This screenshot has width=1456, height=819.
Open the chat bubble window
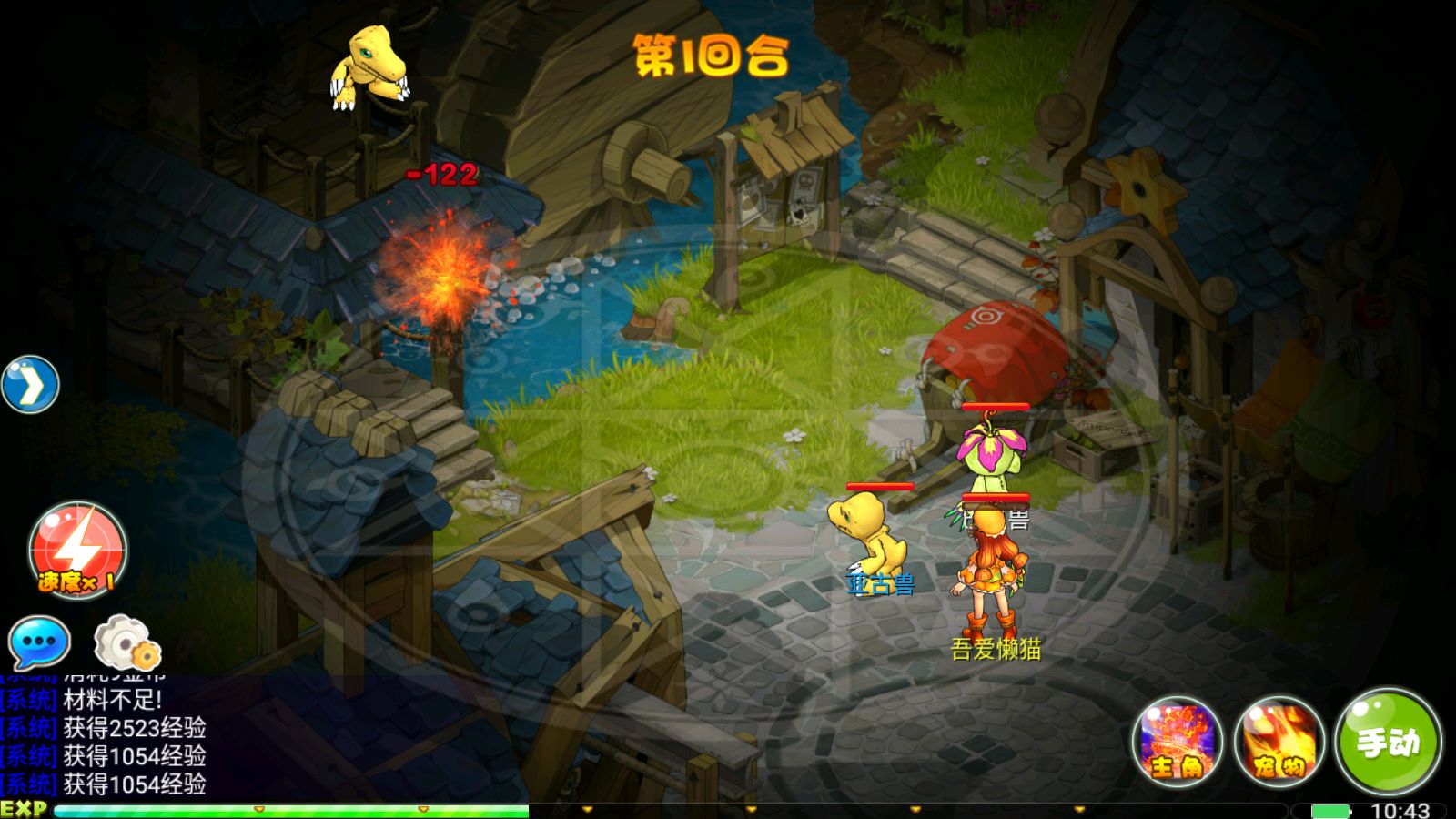pyautogui.click(x=39, y=642)
